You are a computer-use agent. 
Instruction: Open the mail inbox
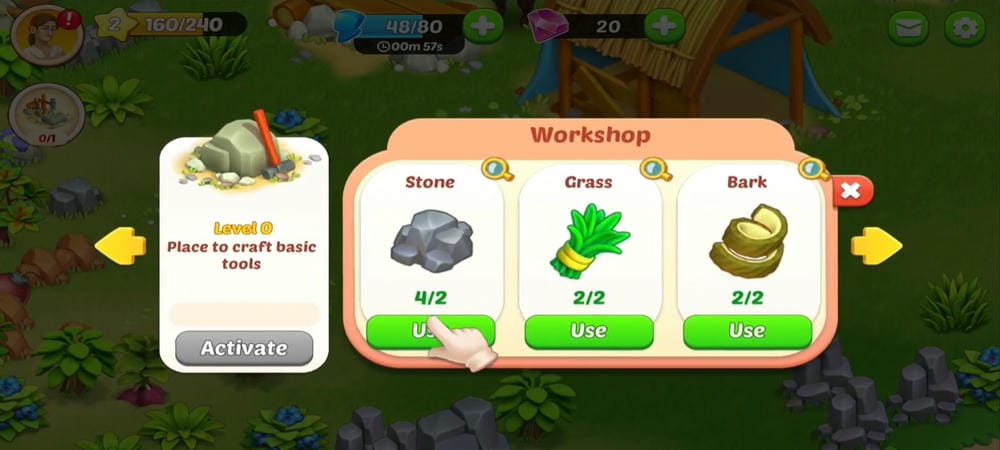coord(908,28)
